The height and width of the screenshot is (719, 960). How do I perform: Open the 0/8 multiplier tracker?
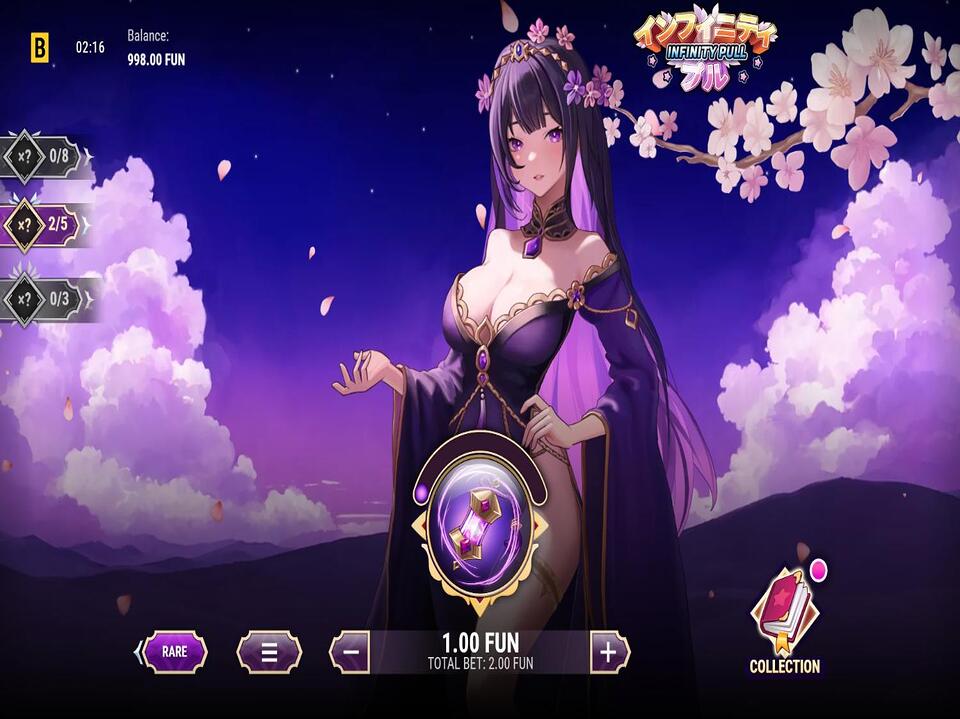pyautogui.click(x=45, y=156)
